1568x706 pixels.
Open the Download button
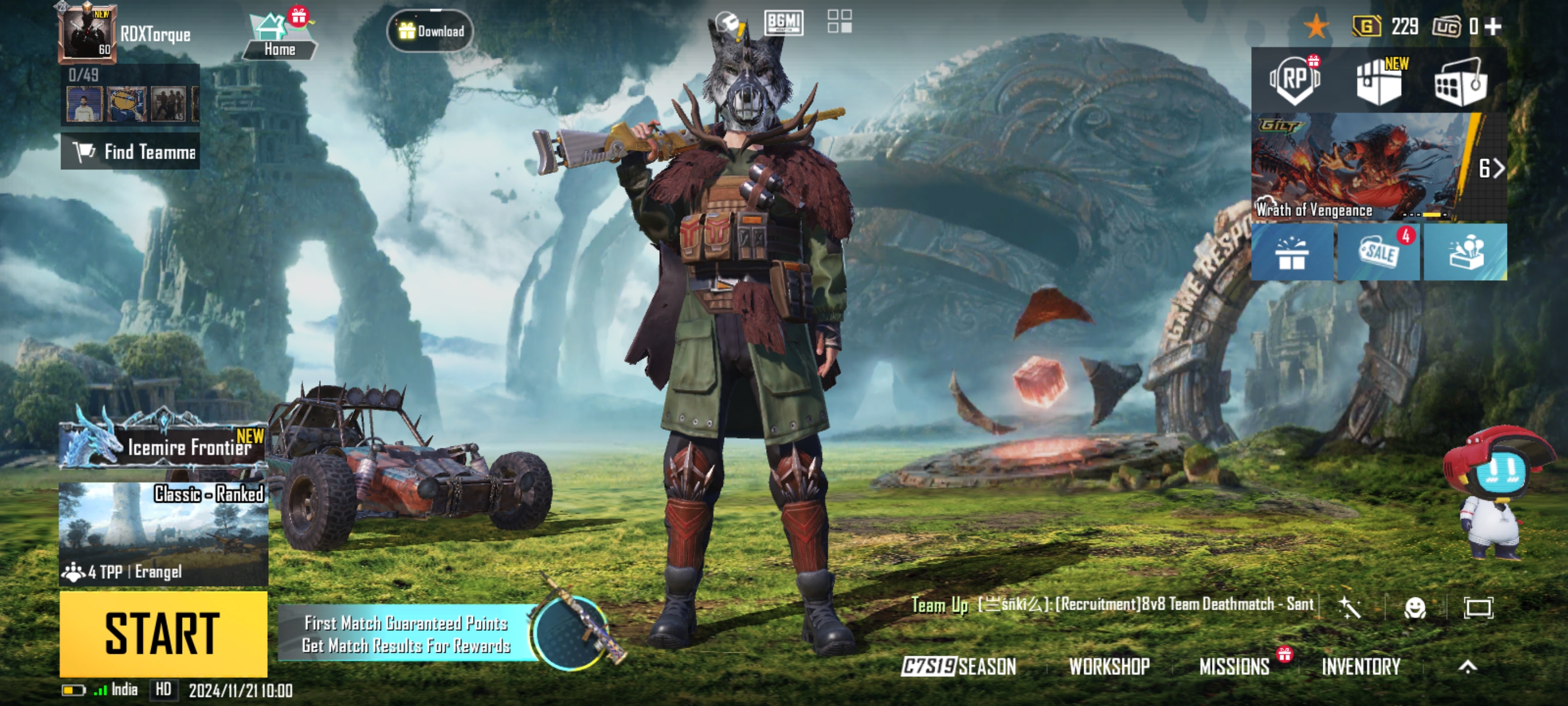click(x=430, y=30)
